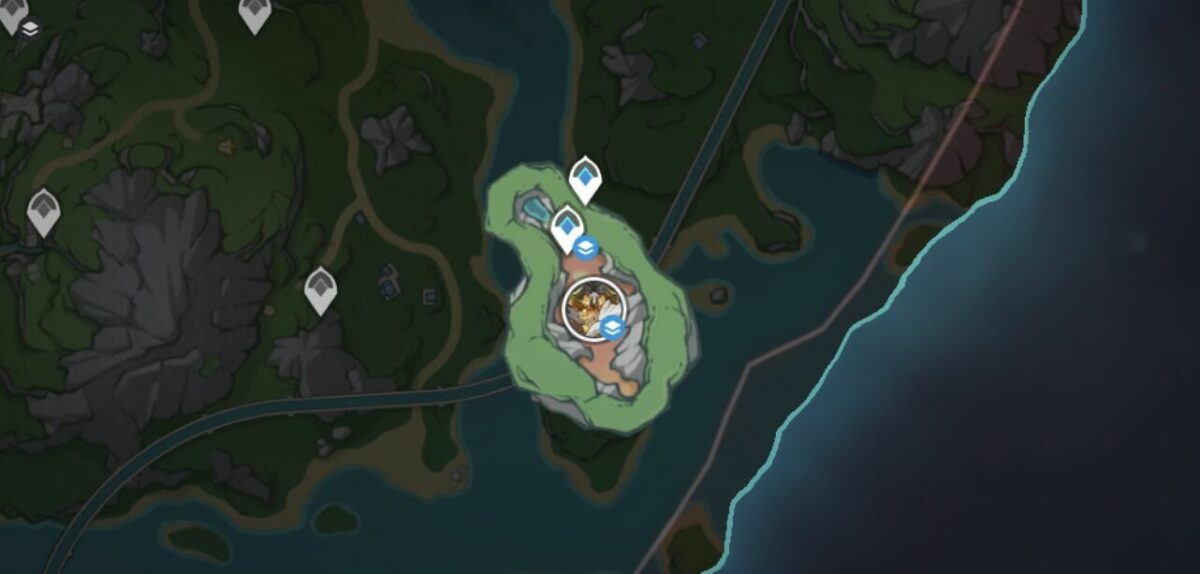Toggle the blue layers badge on the boss portrait
The width and height of the screenshot is (1200, 574).
pos(614,327)
